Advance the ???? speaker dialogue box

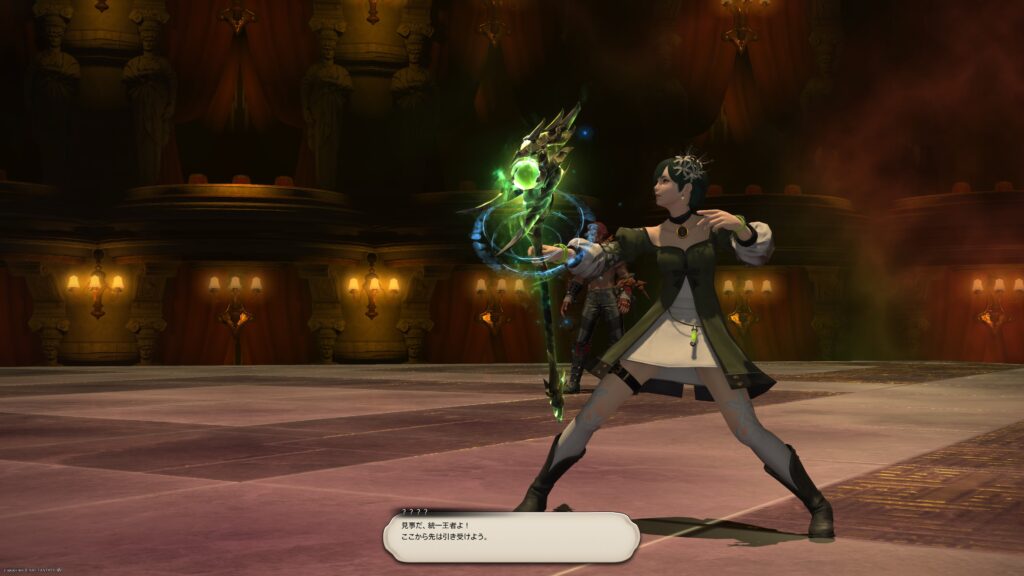(x=511, y=537)
